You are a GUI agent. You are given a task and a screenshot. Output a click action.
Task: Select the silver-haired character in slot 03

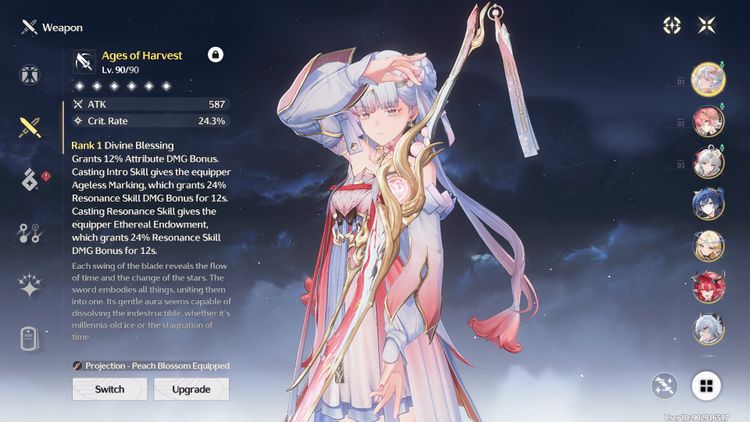(x=708, y=162)
